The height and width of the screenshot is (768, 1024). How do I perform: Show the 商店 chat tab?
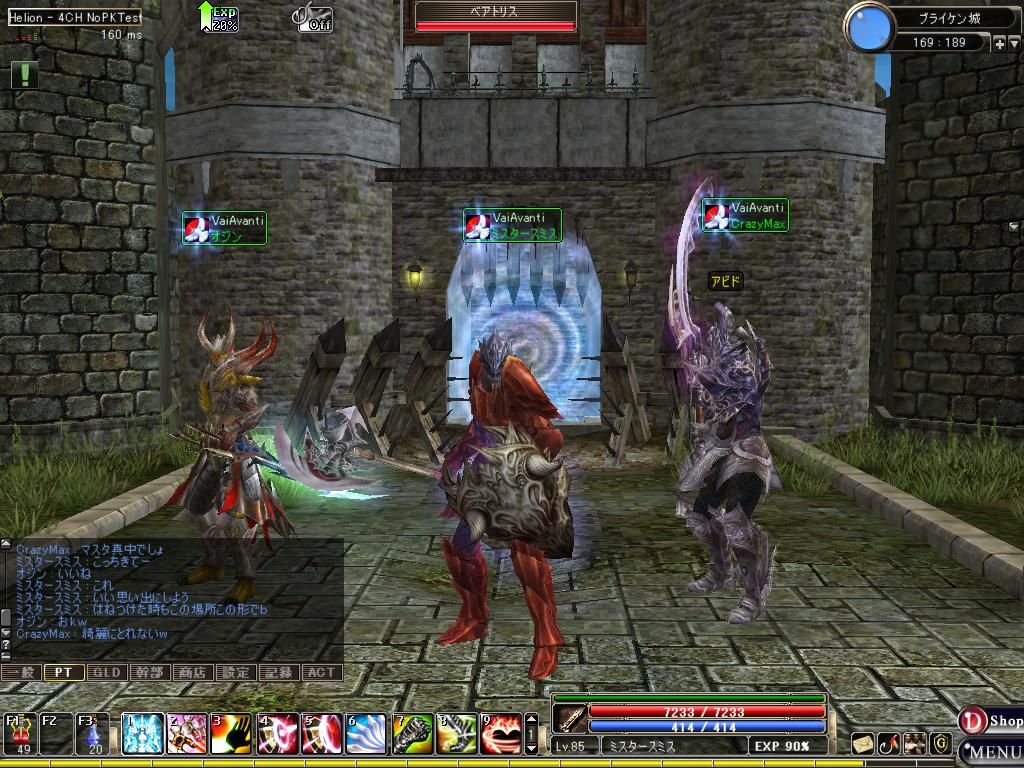(x=192, y=673)
